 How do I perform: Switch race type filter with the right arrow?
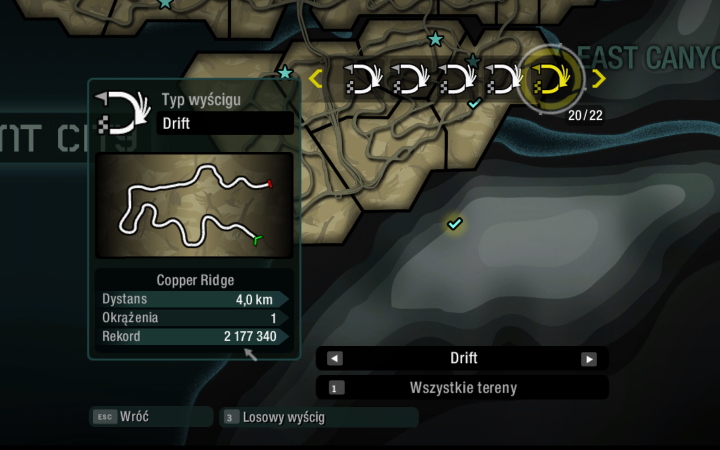click(589, 359)
